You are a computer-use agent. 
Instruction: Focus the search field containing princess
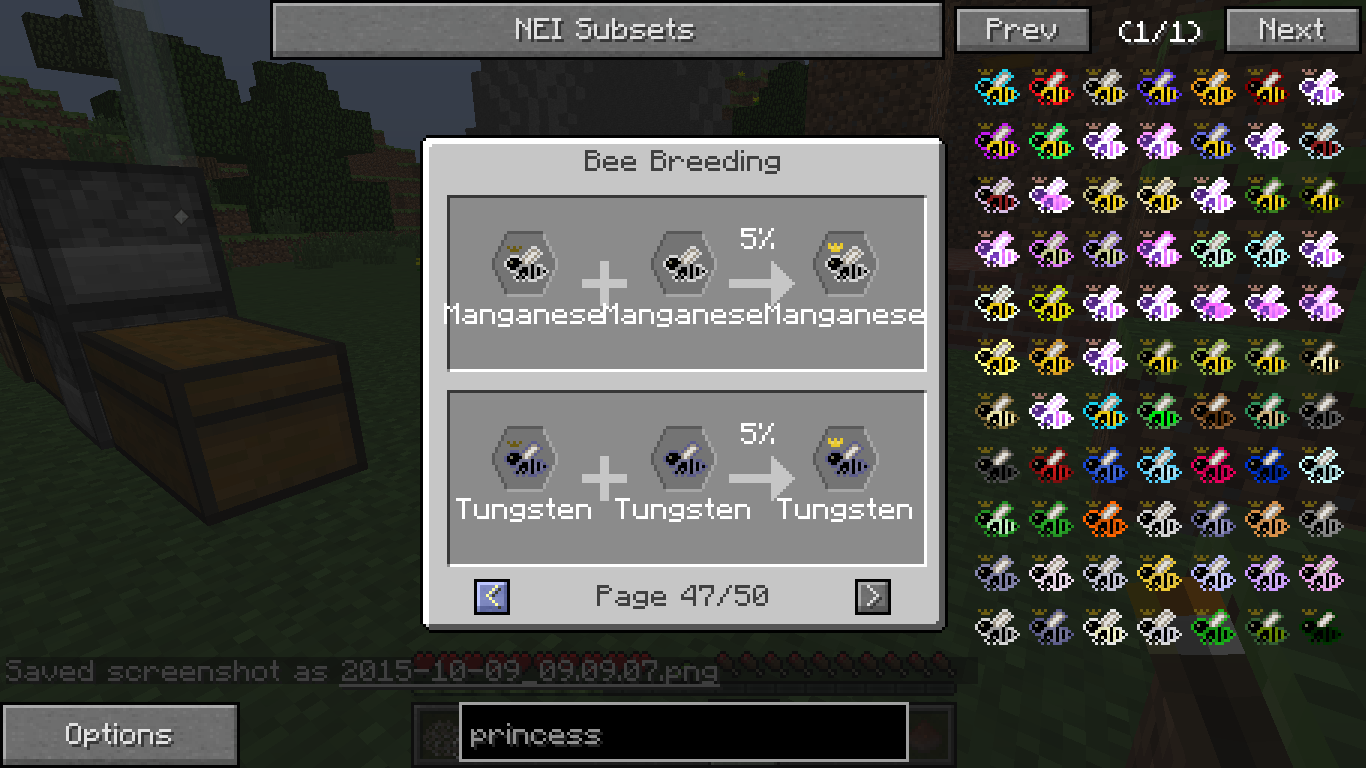[x=683, y=735]
